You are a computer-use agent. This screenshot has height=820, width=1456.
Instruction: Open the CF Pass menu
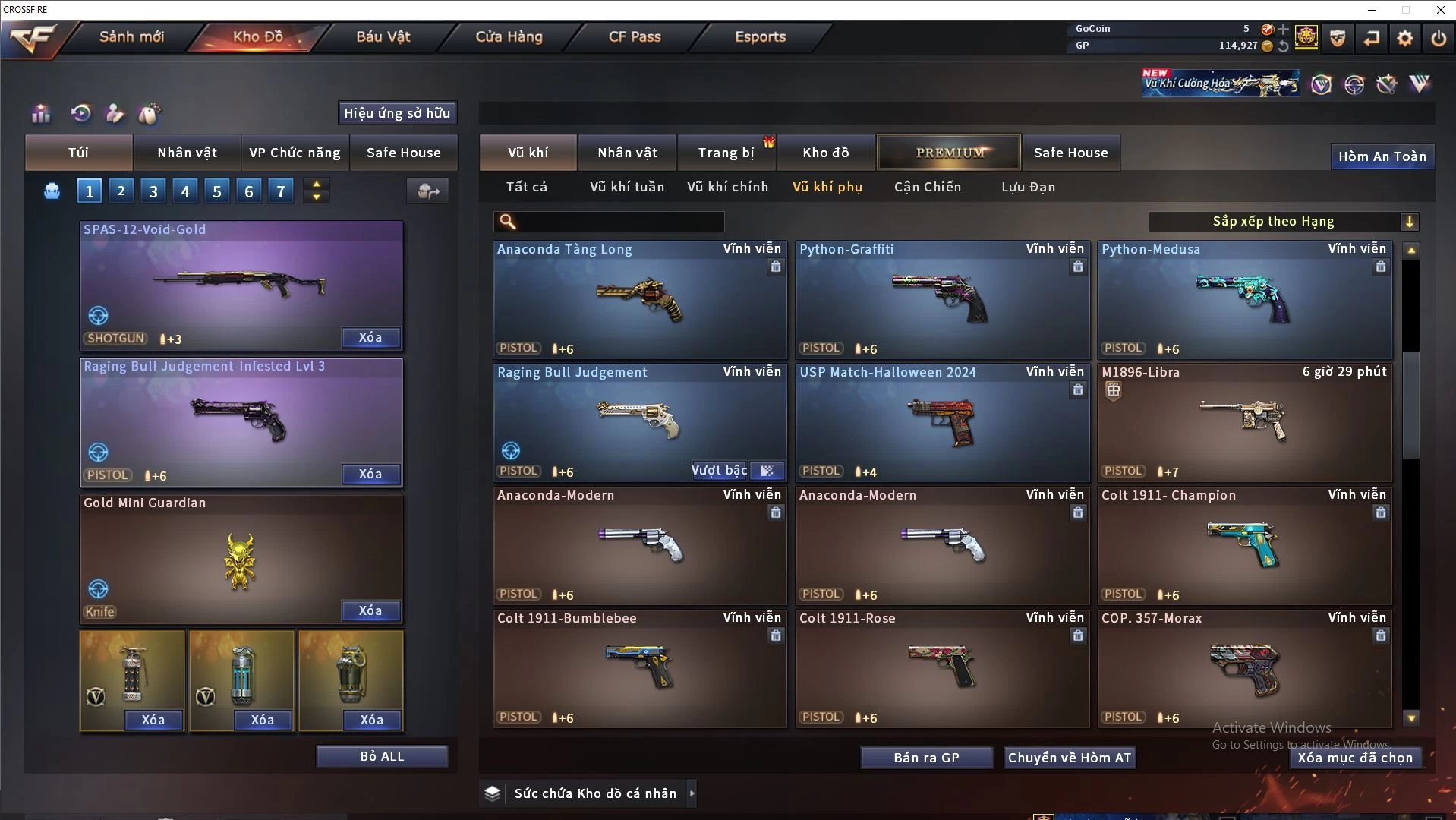click(x=635, y=36)
